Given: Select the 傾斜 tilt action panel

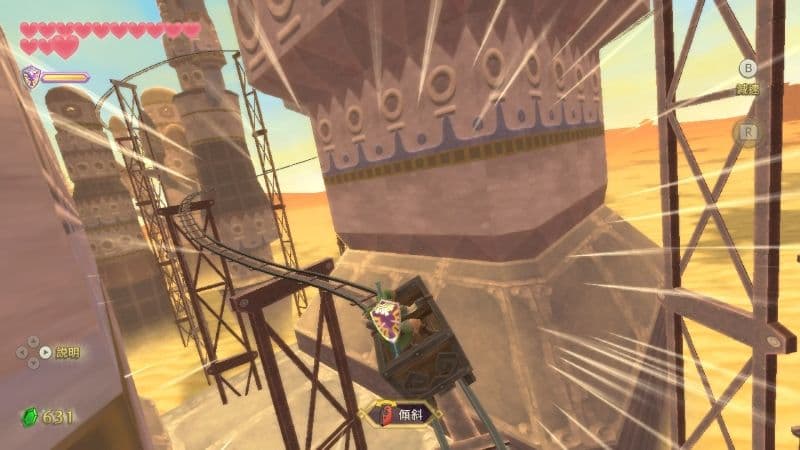Looking at the screenshot, I should coord(406,414).
